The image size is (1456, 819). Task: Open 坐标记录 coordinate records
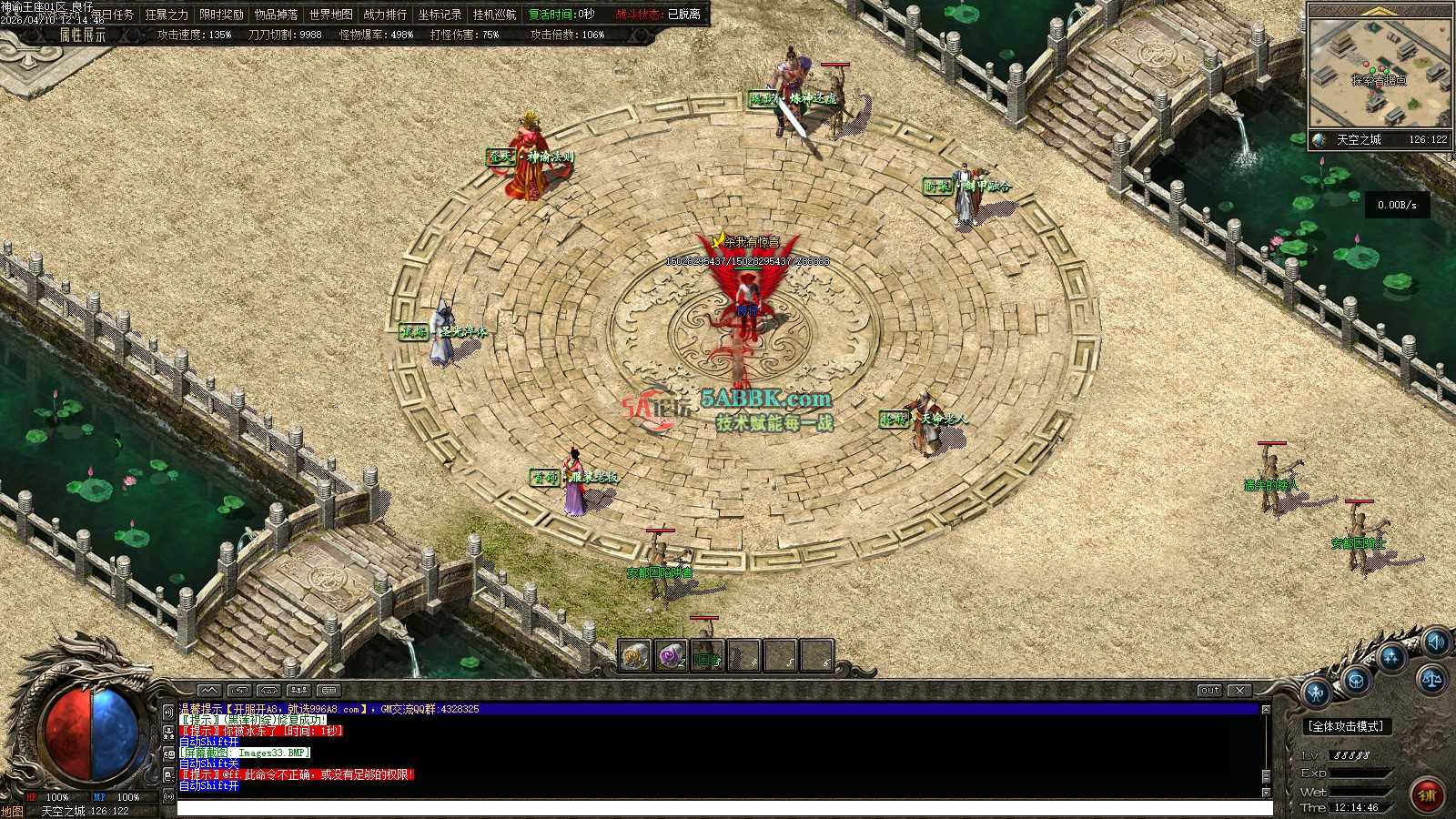[x=440, y=15]
